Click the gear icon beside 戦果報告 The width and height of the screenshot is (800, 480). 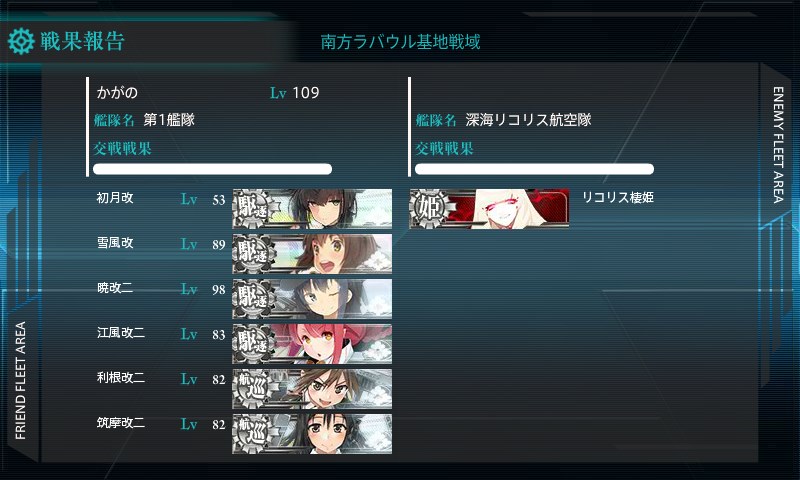click(x=21, y=41)
